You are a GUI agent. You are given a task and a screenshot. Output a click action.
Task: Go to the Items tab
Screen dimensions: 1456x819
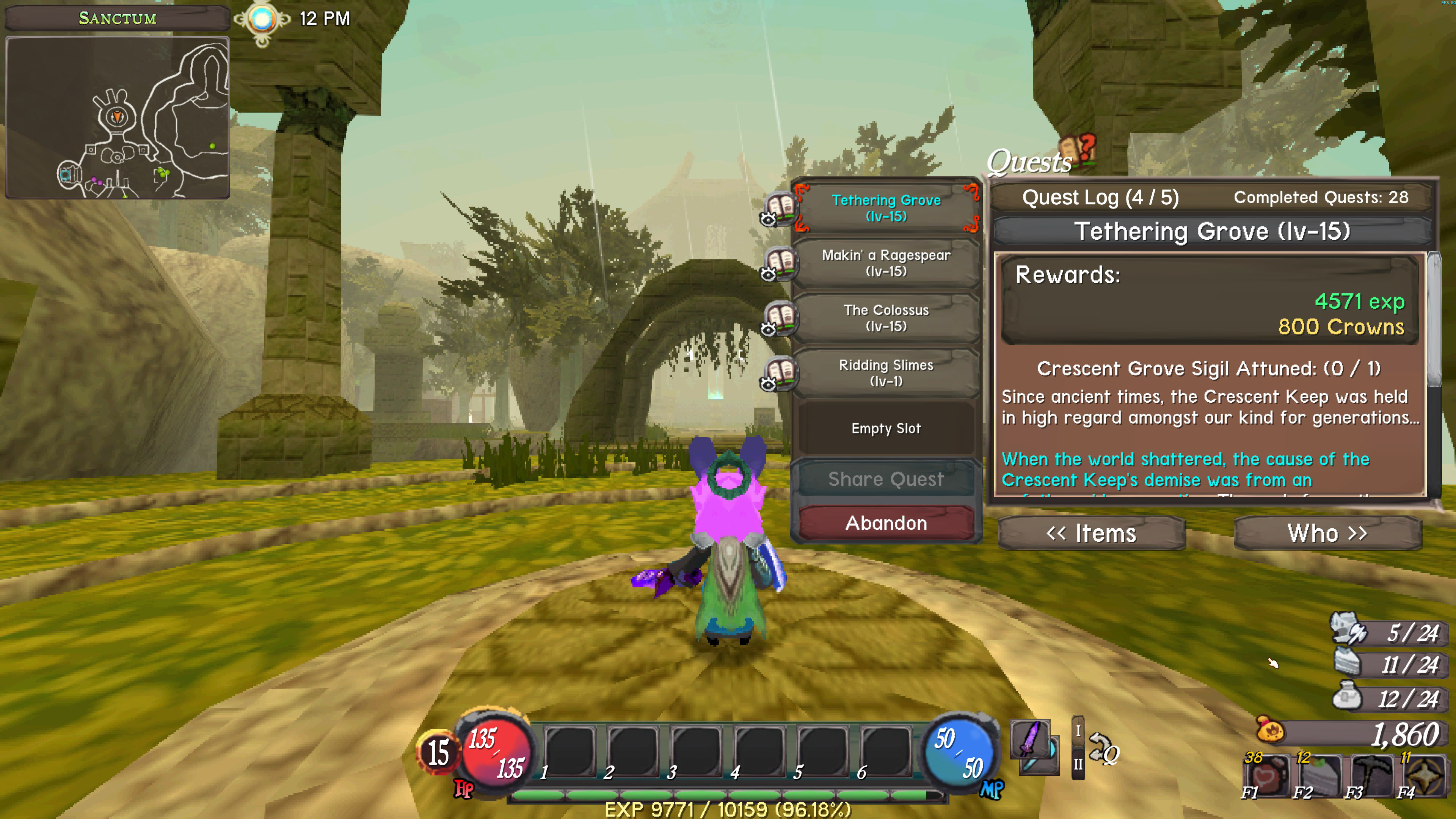coord(1091,533)
